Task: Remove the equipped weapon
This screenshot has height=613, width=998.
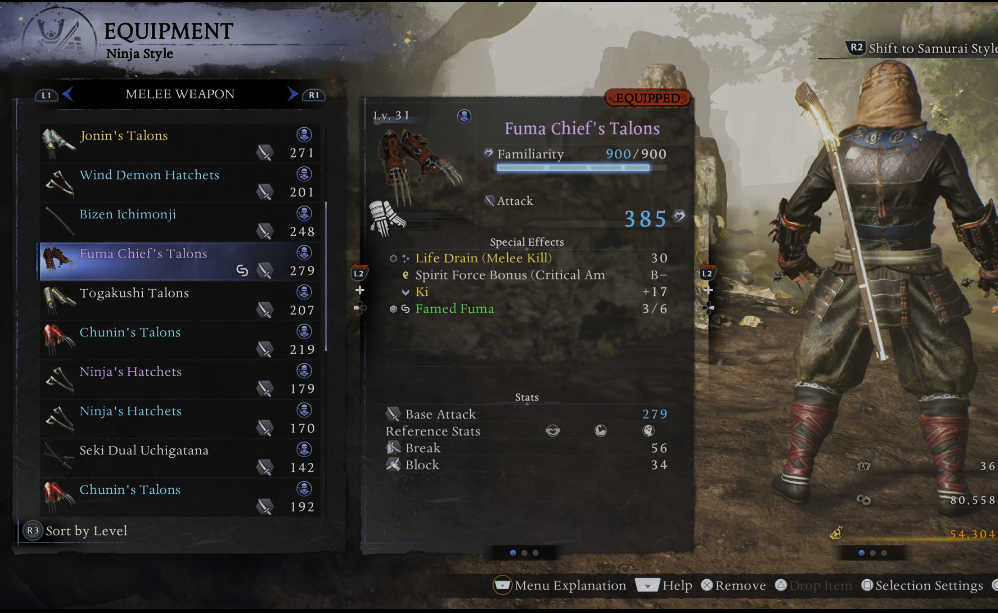Action: click(x=733, y=586)
